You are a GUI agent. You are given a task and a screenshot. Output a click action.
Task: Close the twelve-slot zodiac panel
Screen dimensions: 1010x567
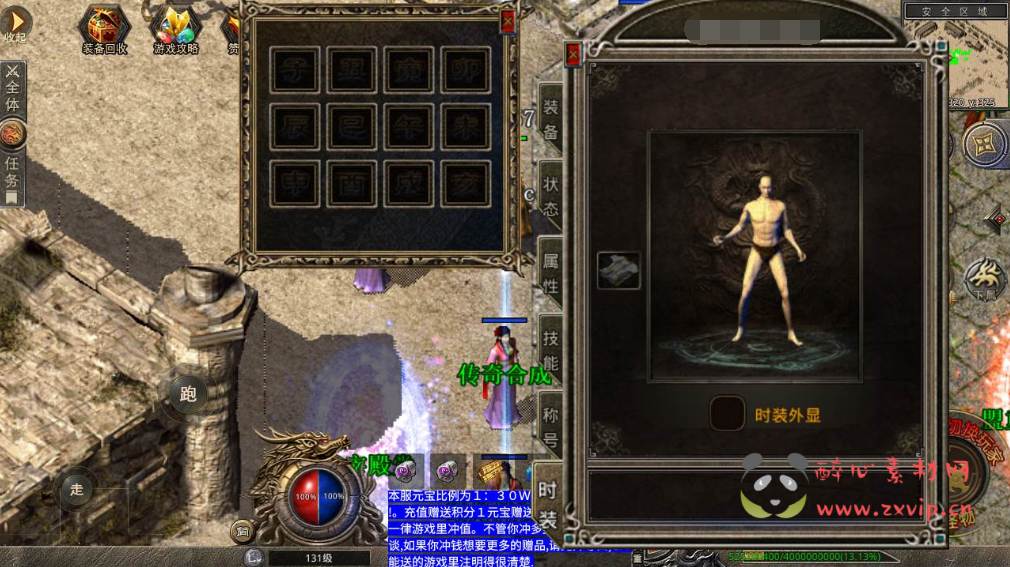(x=507, y=20)
